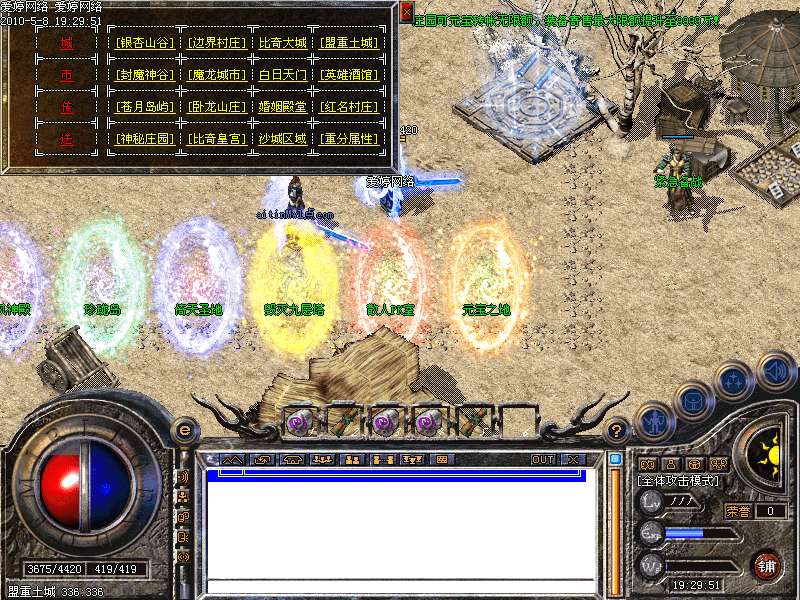Select 比奇大城 in the teleport list
This screenshot has height=600, width=800.
tap(283, 43)
